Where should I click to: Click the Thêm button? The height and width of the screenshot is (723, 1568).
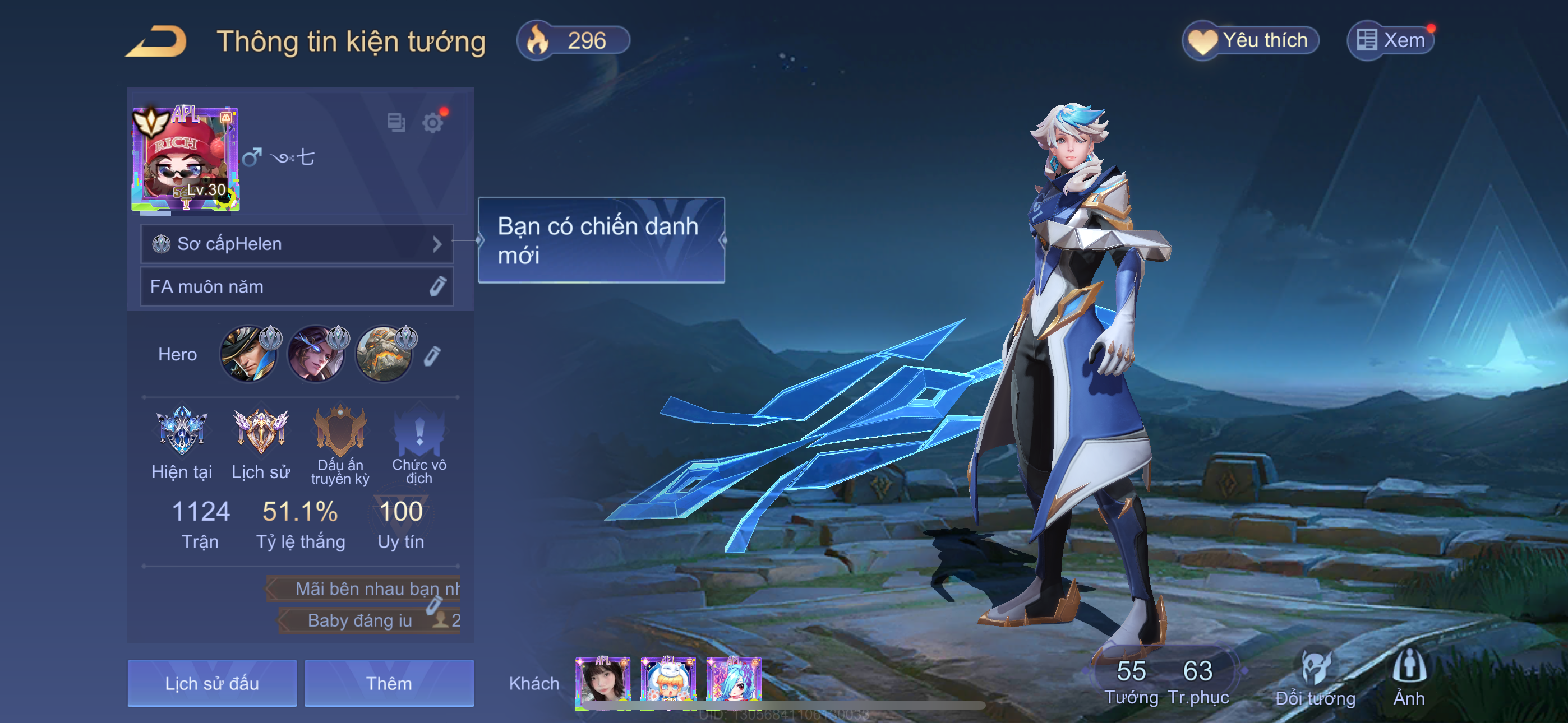[389, 683]
